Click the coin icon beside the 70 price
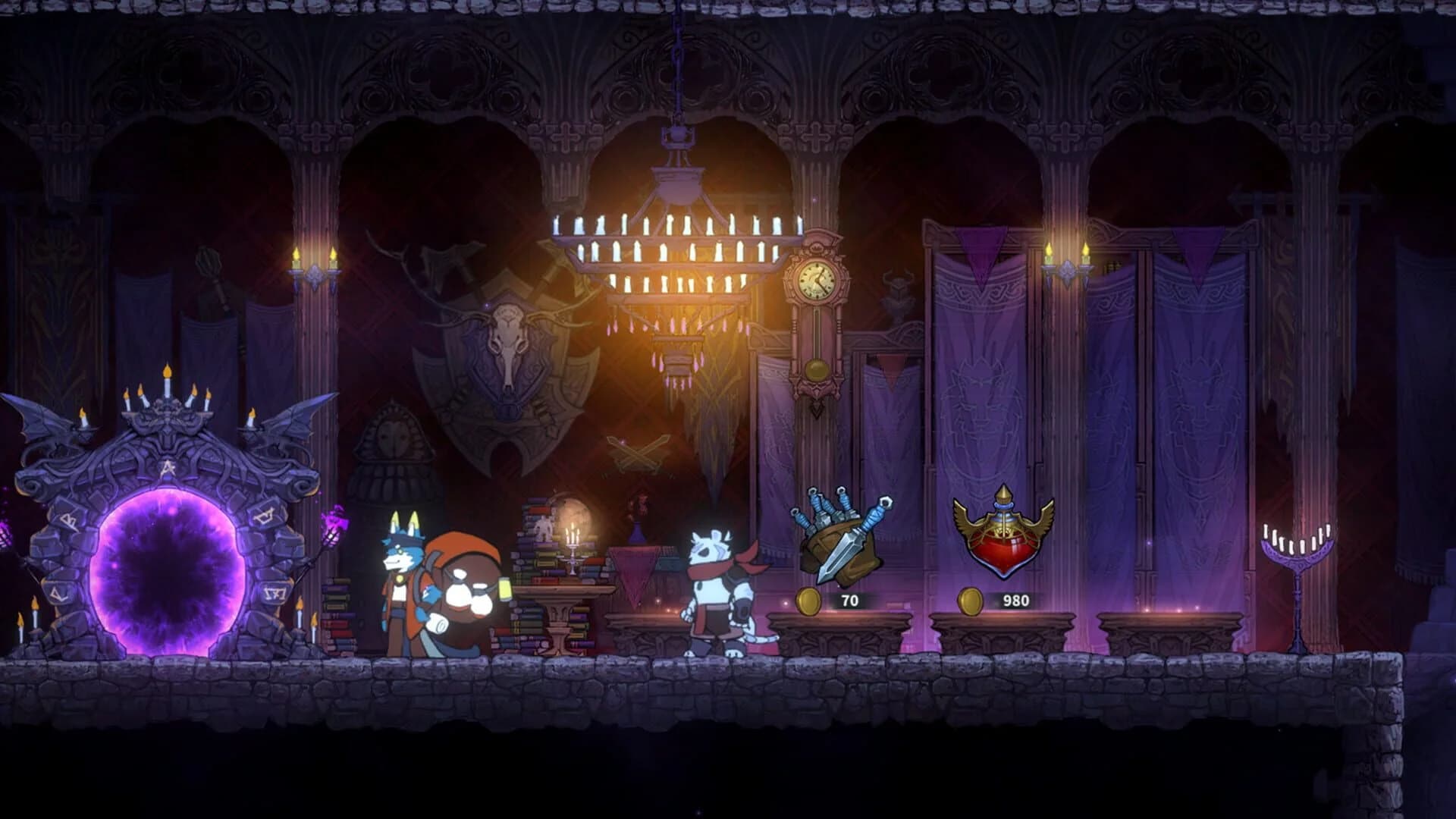This screenshot has width=1456, height=819. coord(811,599)
